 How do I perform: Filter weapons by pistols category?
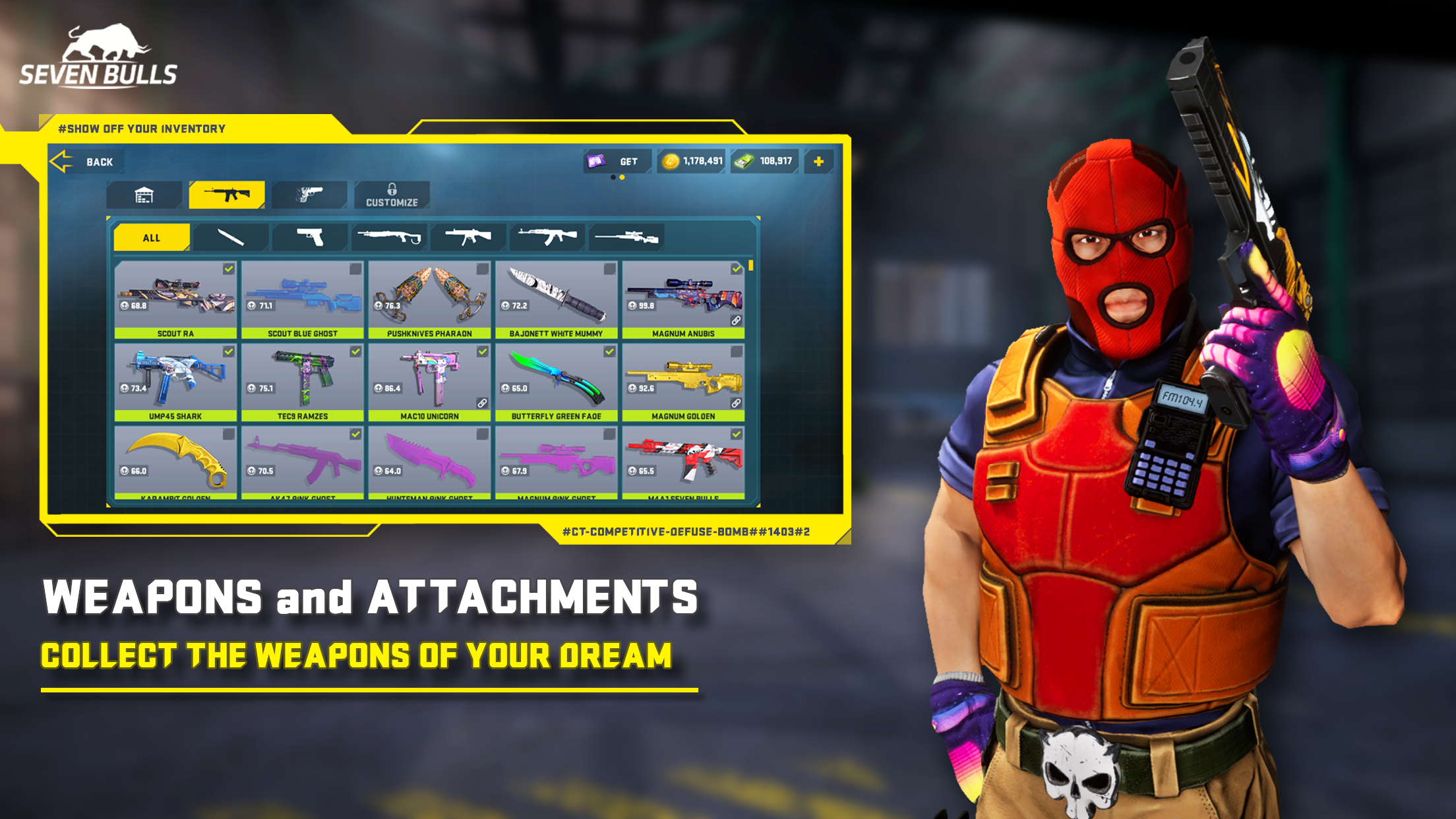tap(312, 237)
